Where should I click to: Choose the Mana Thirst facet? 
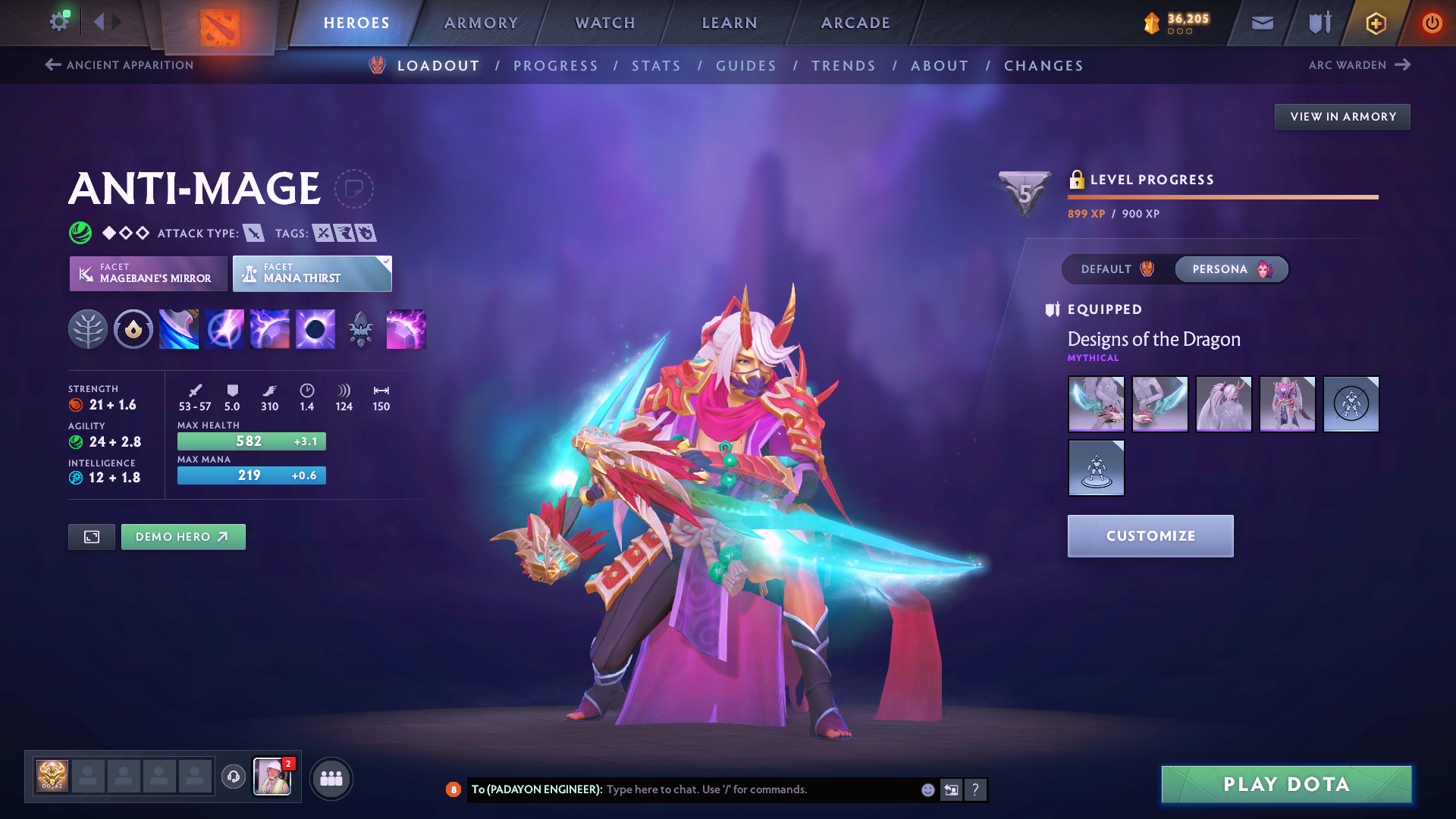coord(312,274)
